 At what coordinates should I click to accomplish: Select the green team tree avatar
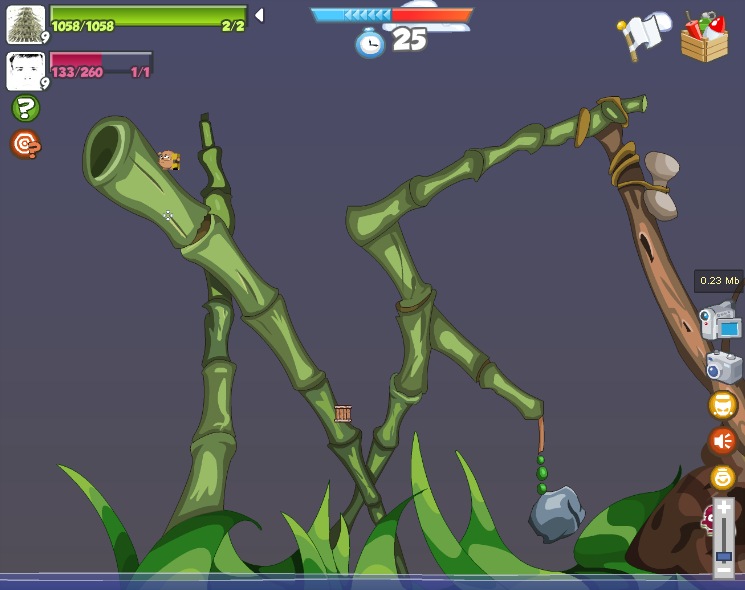[25, 24]
